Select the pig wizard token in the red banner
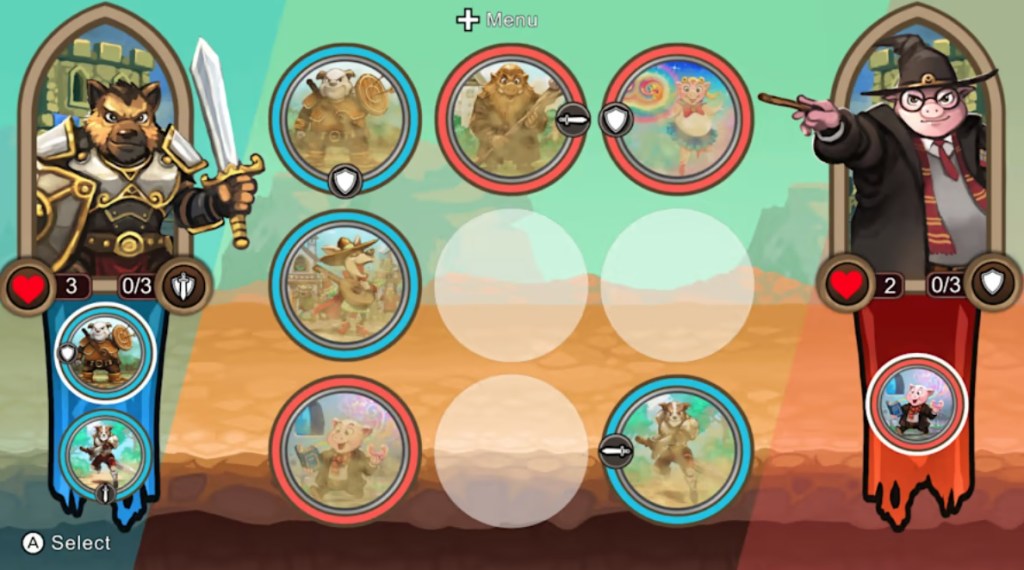 point(916,404)
